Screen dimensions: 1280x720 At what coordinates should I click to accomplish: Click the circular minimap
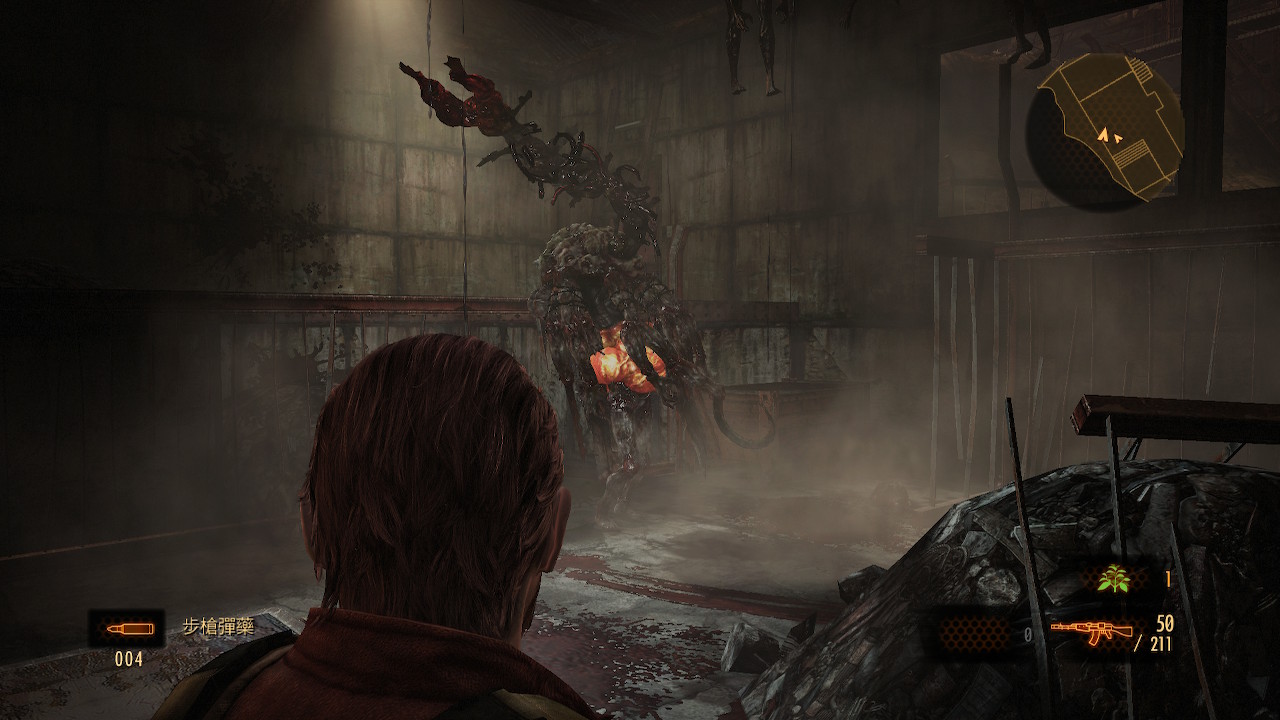1104,130
